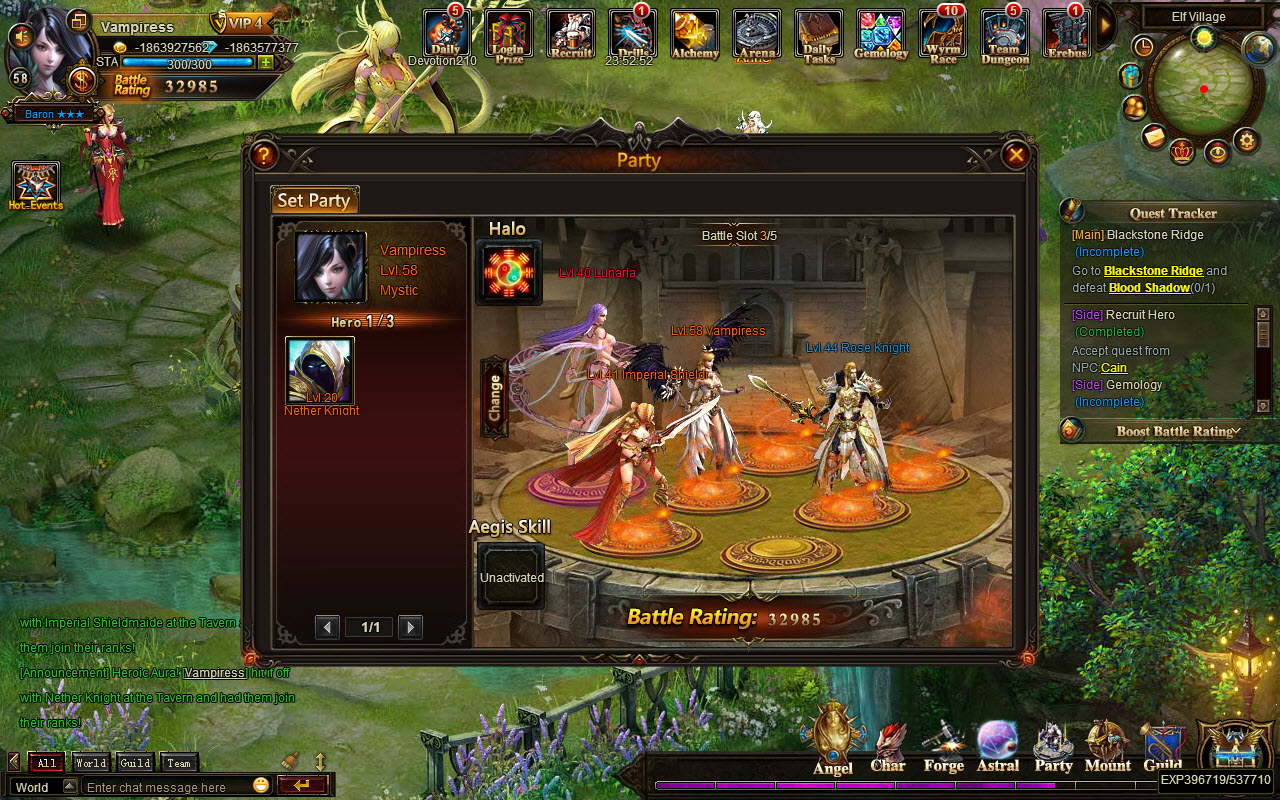Open the Alchemy panel
The height and width of the screenshot is (800, 1280).
[694, 33]
